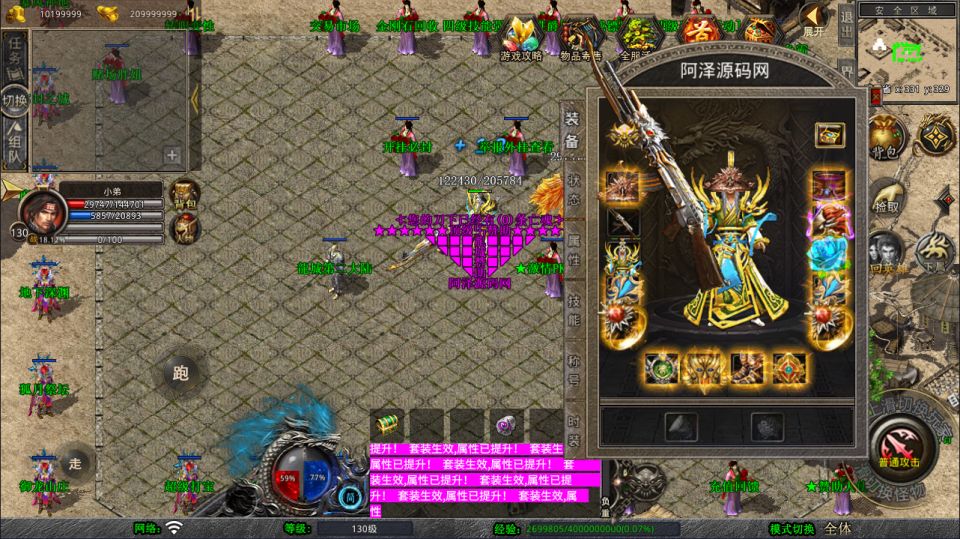The height and width of the screenshot is (539, 960).
Task: Select the treasure chest icon in equipment panel
Action: [827, 134]
